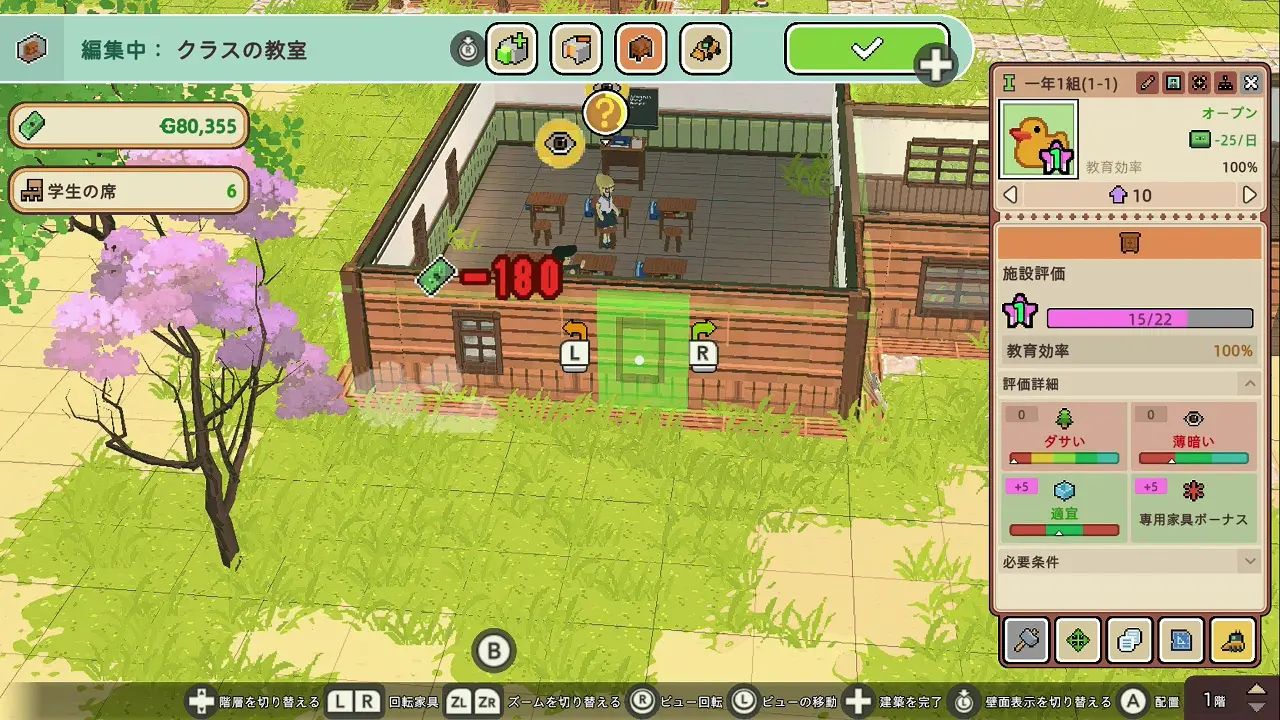Go to previous room with left arrow

tap(1010, 195)
